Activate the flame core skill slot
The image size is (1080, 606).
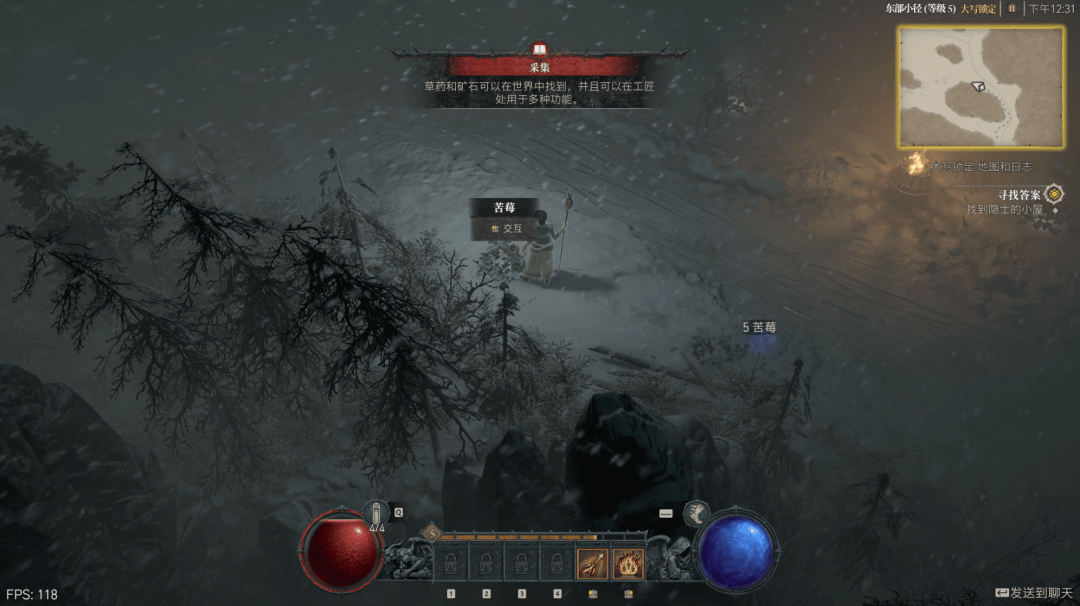pos(628,563)
